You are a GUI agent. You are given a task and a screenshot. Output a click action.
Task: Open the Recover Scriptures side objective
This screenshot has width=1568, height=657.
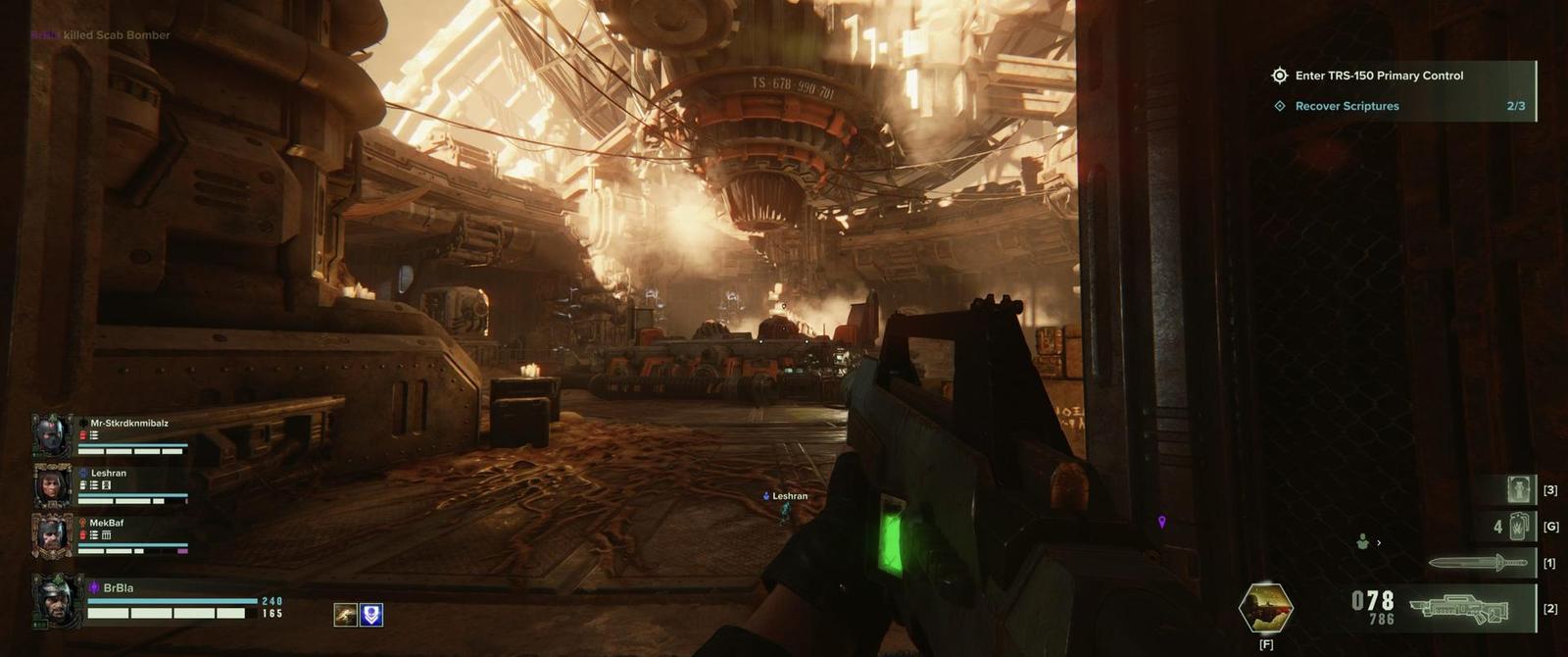1347,106
